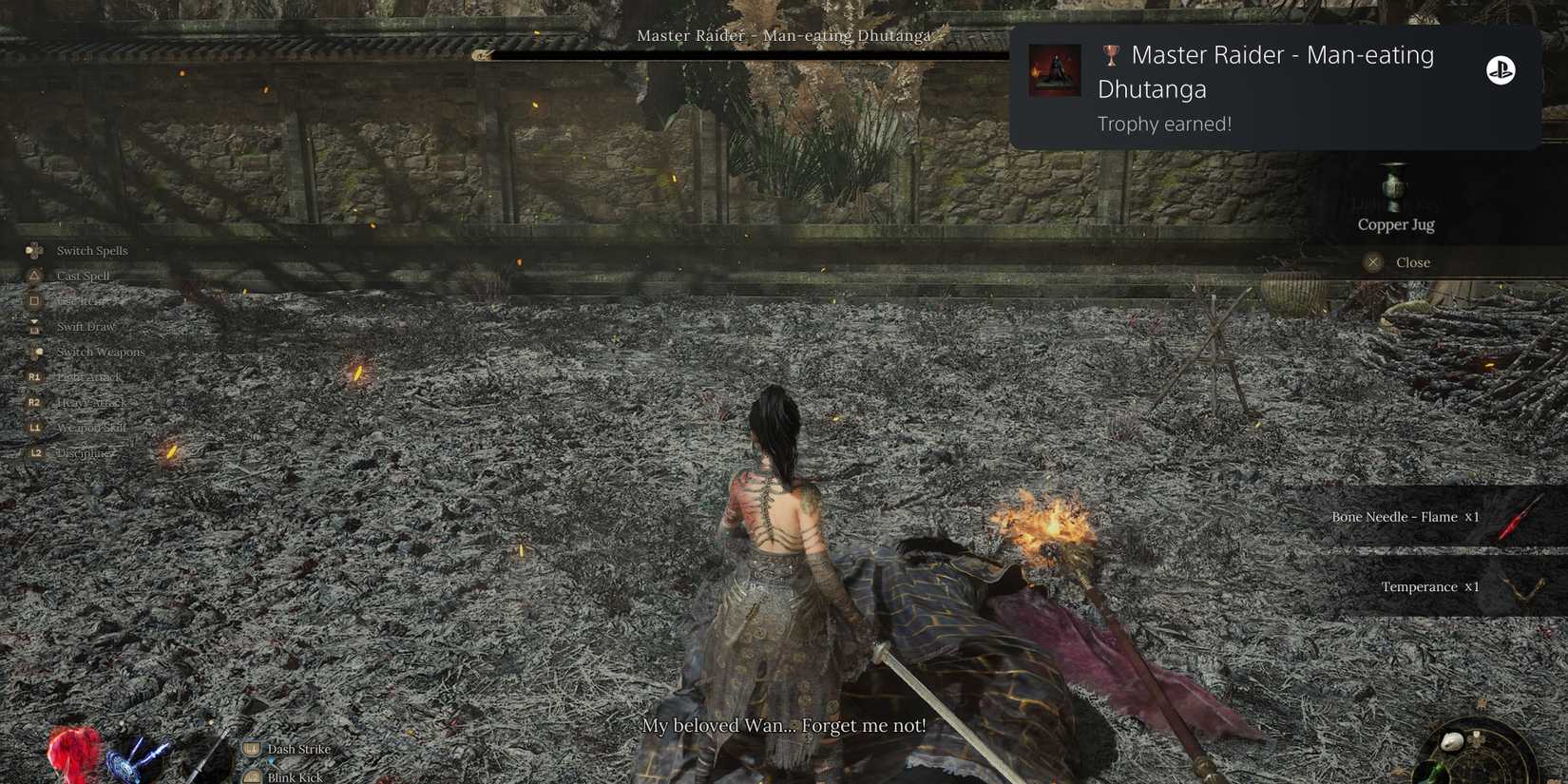Toggle the R2 Heavy Attack binding
This screenshot has height=784, width=1568.
click(34, 402)
